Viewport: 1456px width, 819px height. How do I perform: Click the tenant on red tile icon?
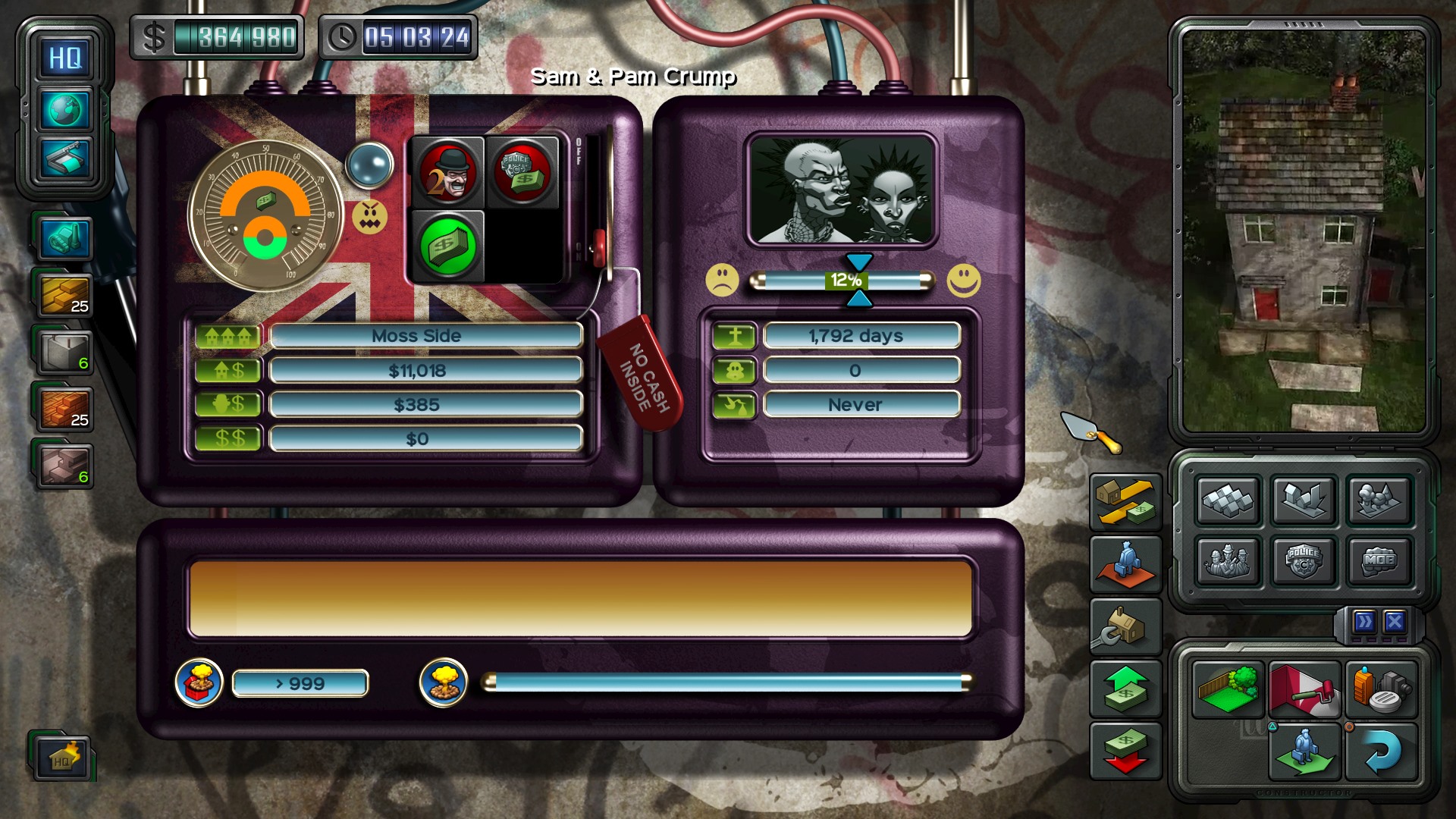pyautogui.click(x=1125, y=563)
